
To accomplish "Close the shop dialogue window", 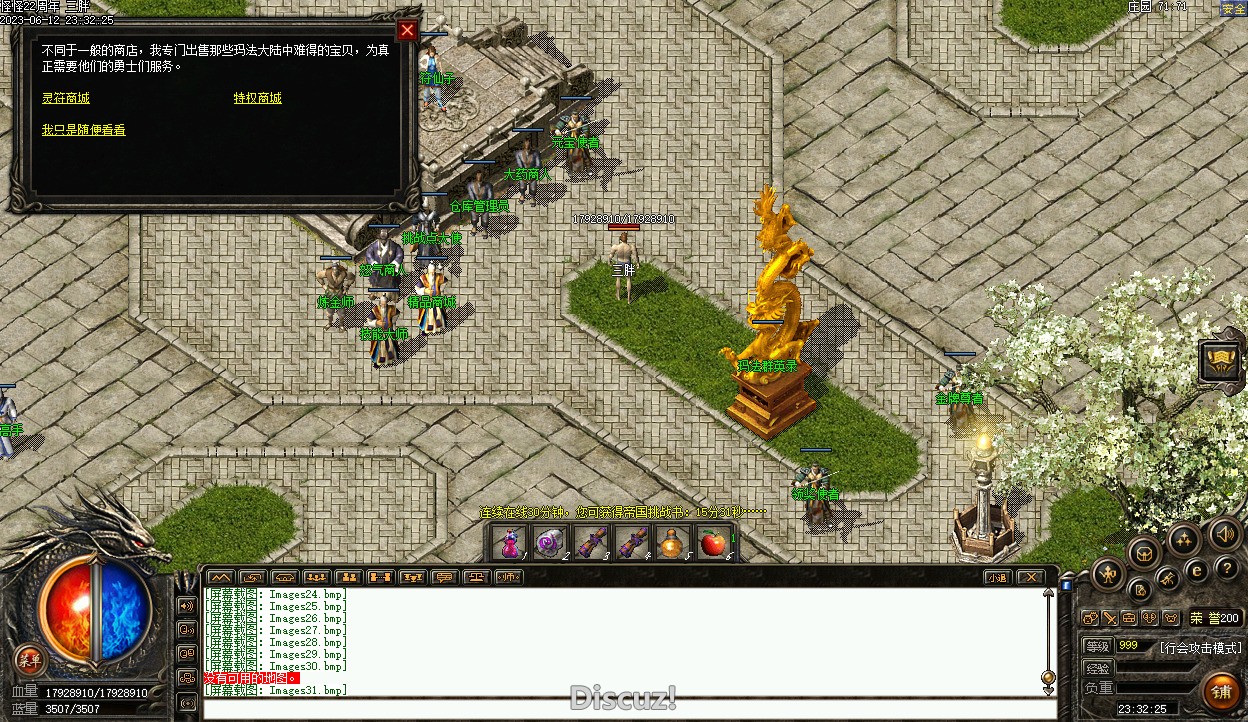I will (x=407, y=30).
